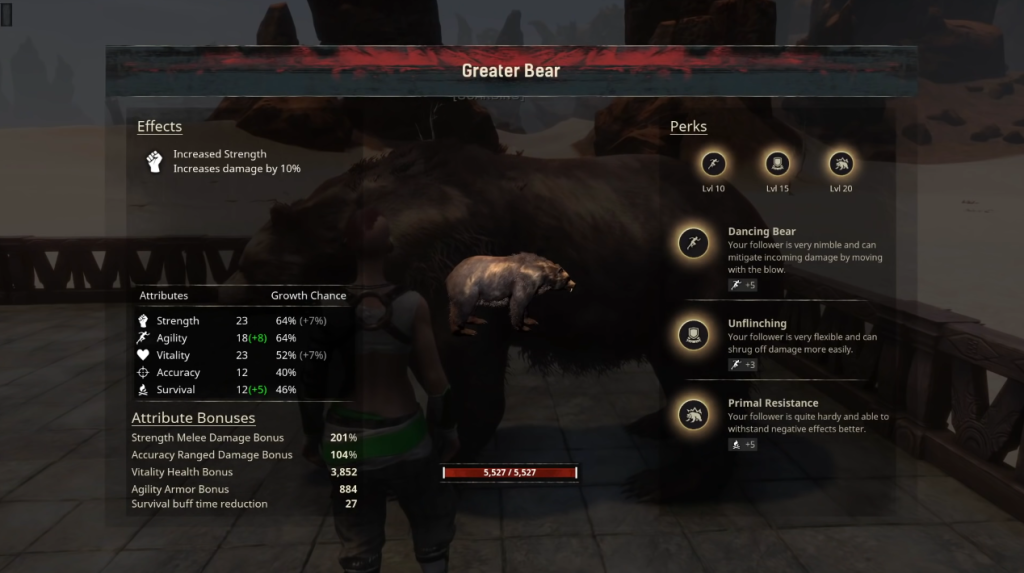Click the Increased Strength effect icon
1024x573 pixels.
[x=155, y=161]
